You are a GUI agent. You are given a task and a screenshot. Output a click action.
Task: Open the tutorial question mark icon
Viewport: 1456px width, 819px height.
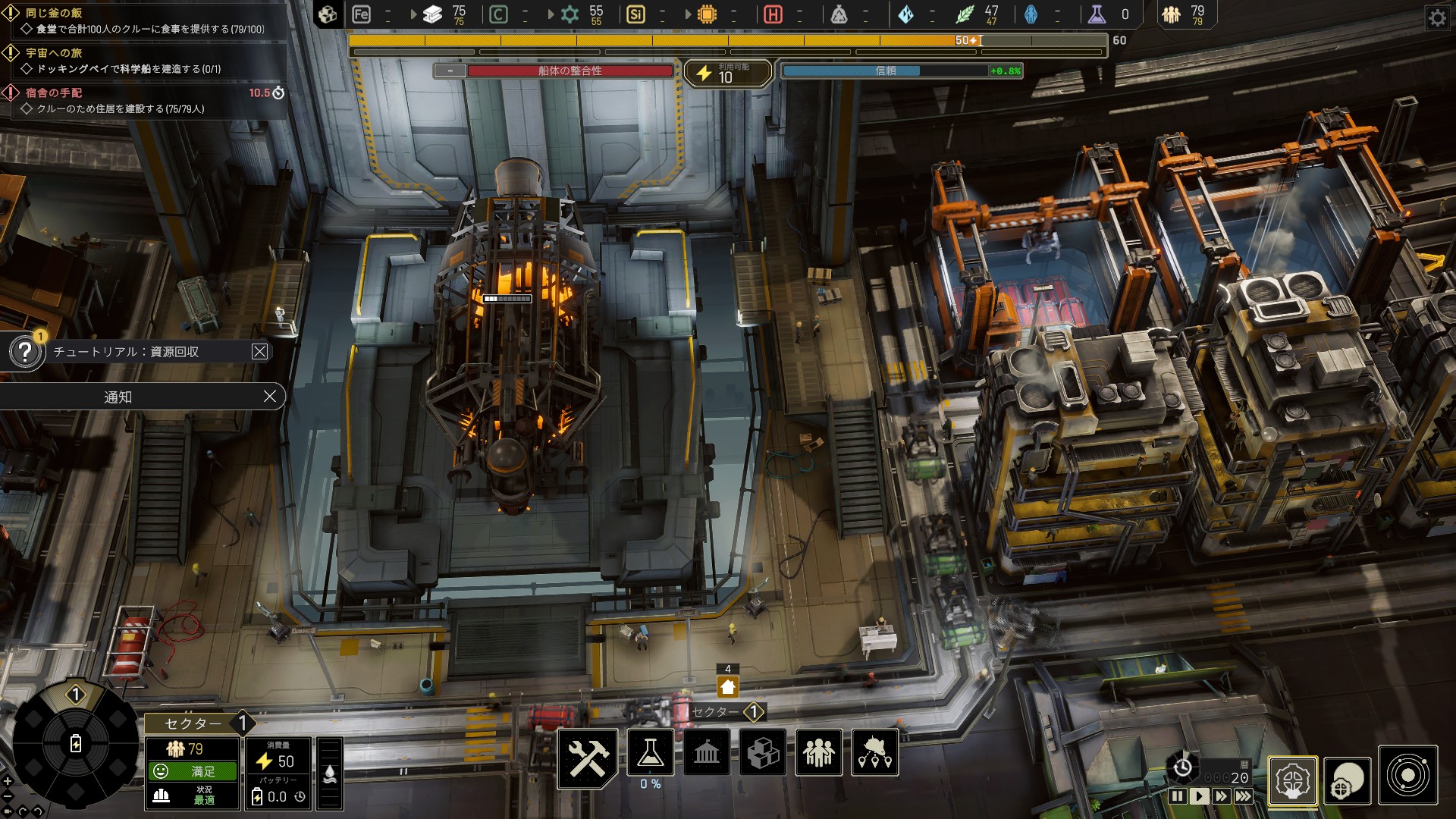(x=25, y=352)
